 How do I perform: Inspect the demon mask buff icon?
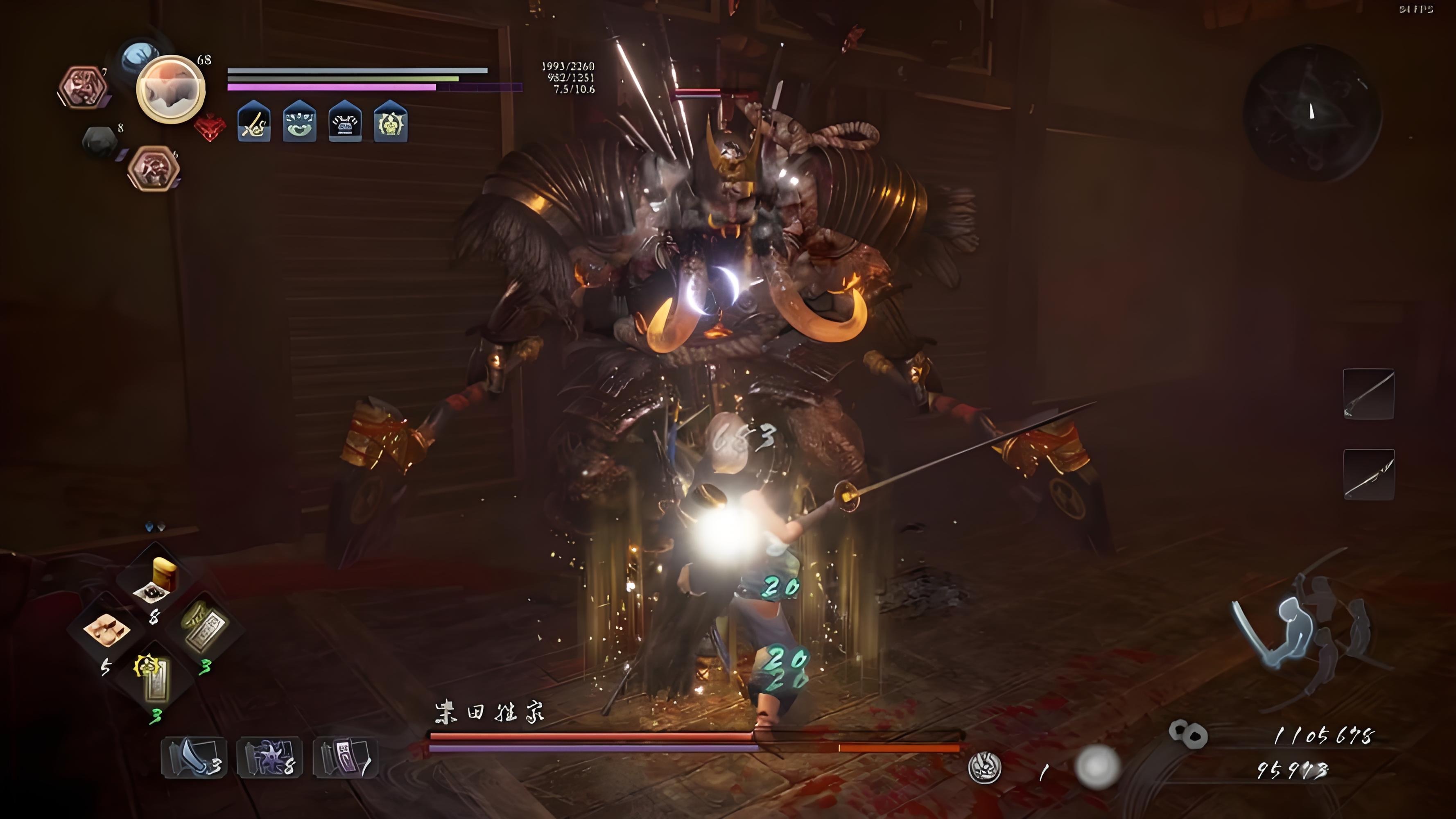(299, 122)
